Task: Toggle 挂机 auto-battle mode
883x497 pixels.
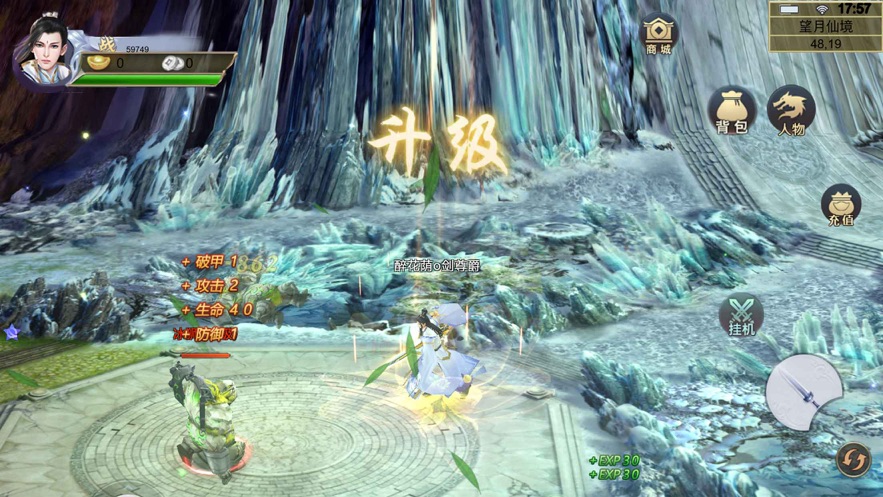Action: point(741,315)
